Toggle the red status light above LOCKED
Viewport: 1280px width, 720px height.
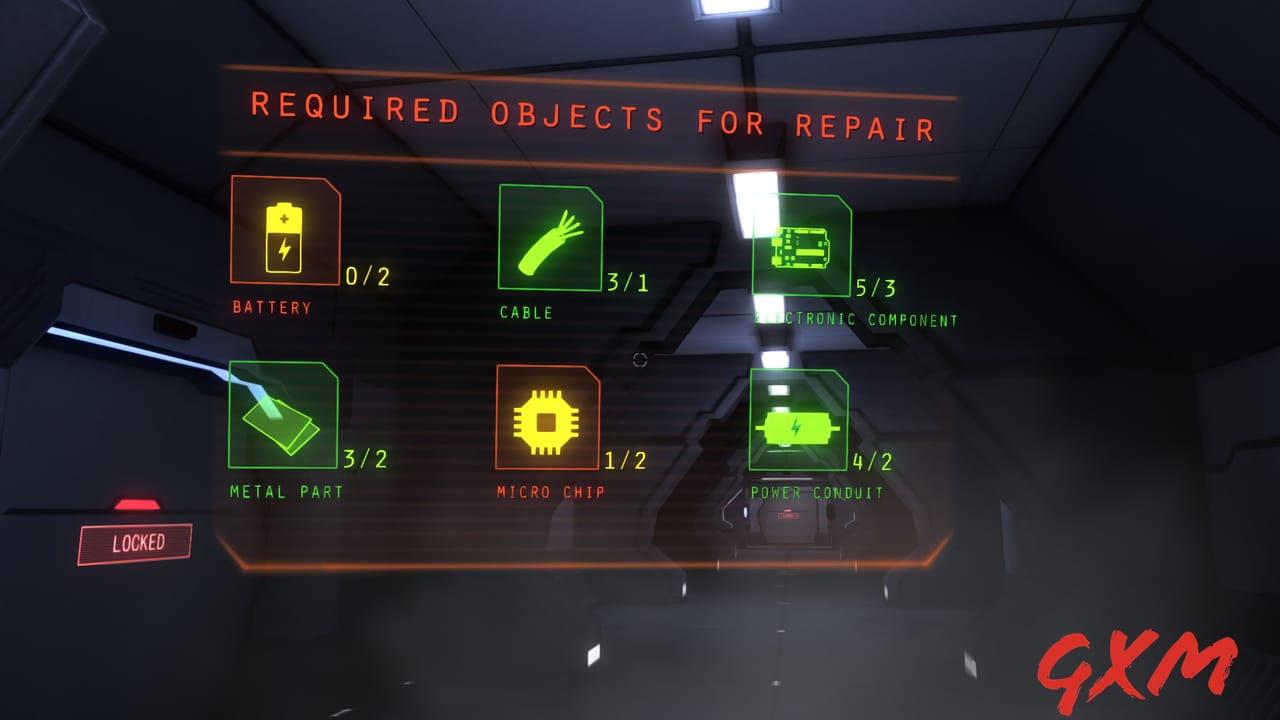pos(136,506)
